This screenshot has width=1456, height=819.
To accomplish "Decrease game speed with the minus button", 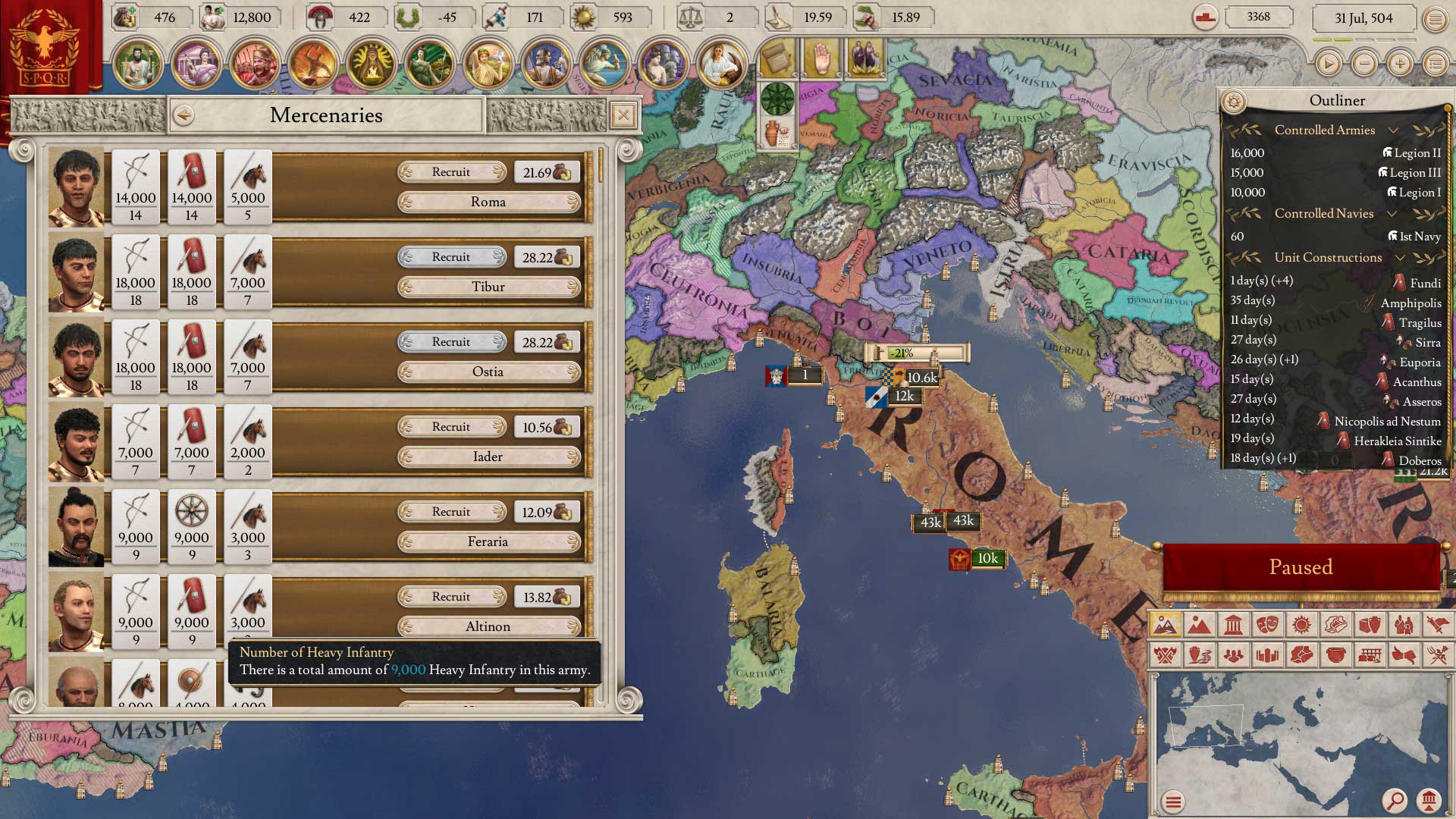I will [1364, 64].
